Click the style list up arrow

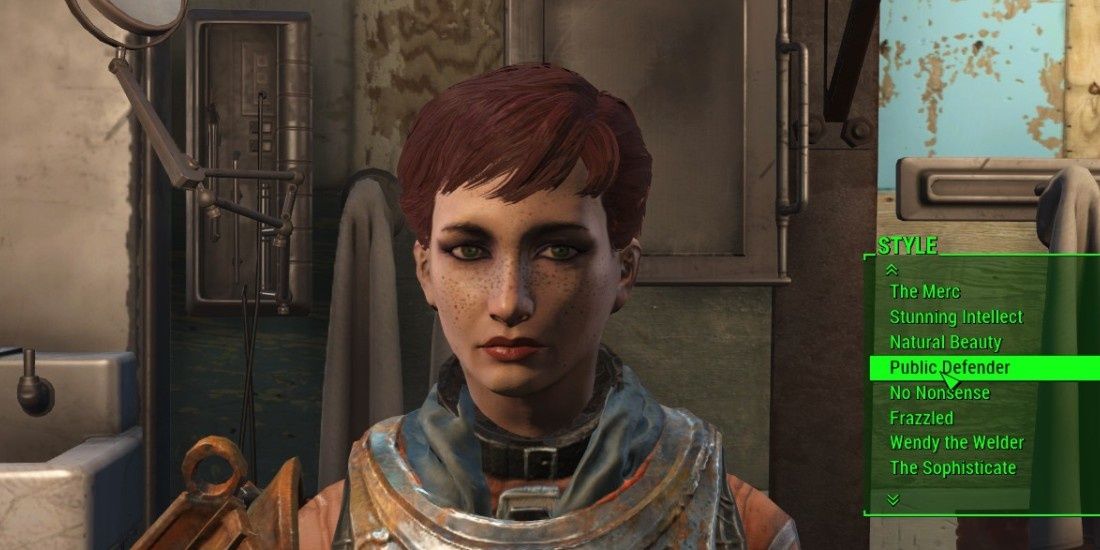[893, 270]
